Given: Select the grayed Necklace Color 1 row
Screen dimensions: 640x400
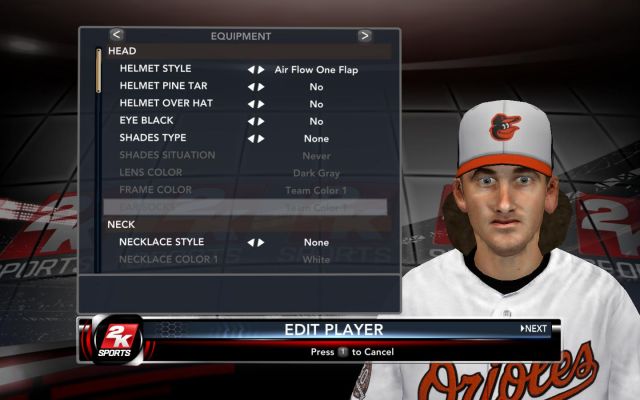Looking at the screenshot, I should click(168, 259).
